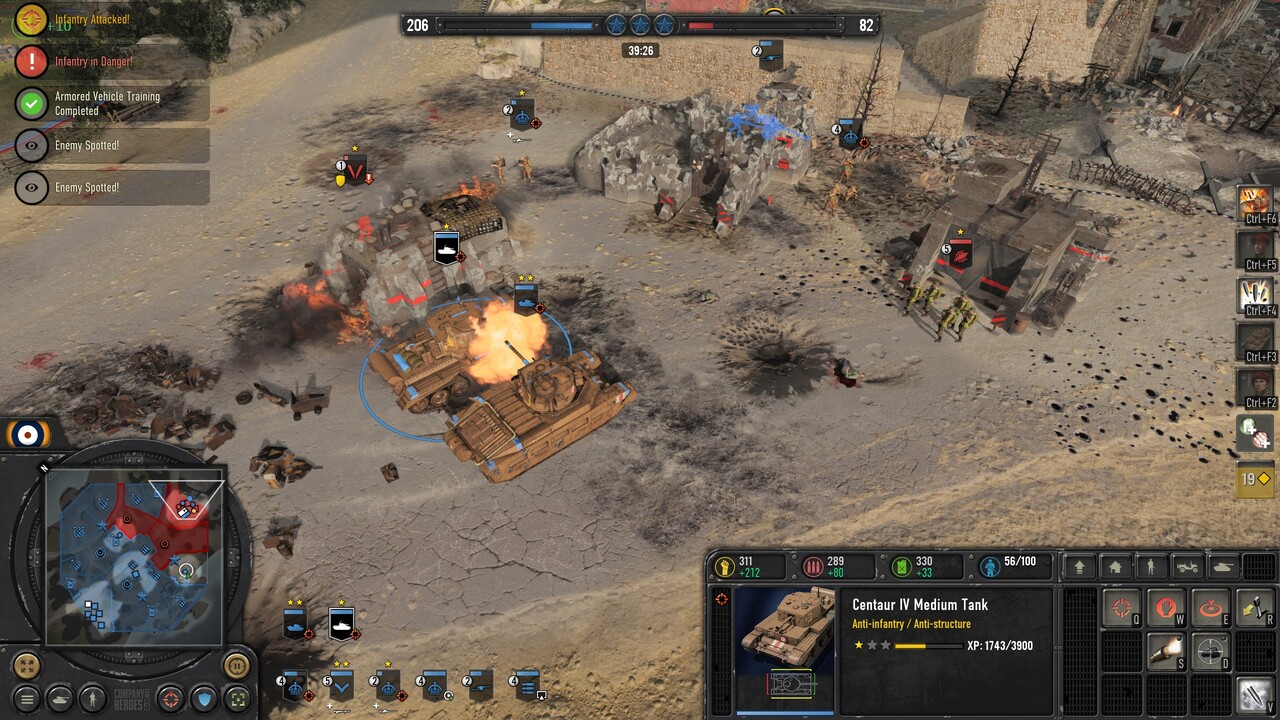Click the minimap
Viewport: 1280px width, 720px height.
tap(134, 557)
